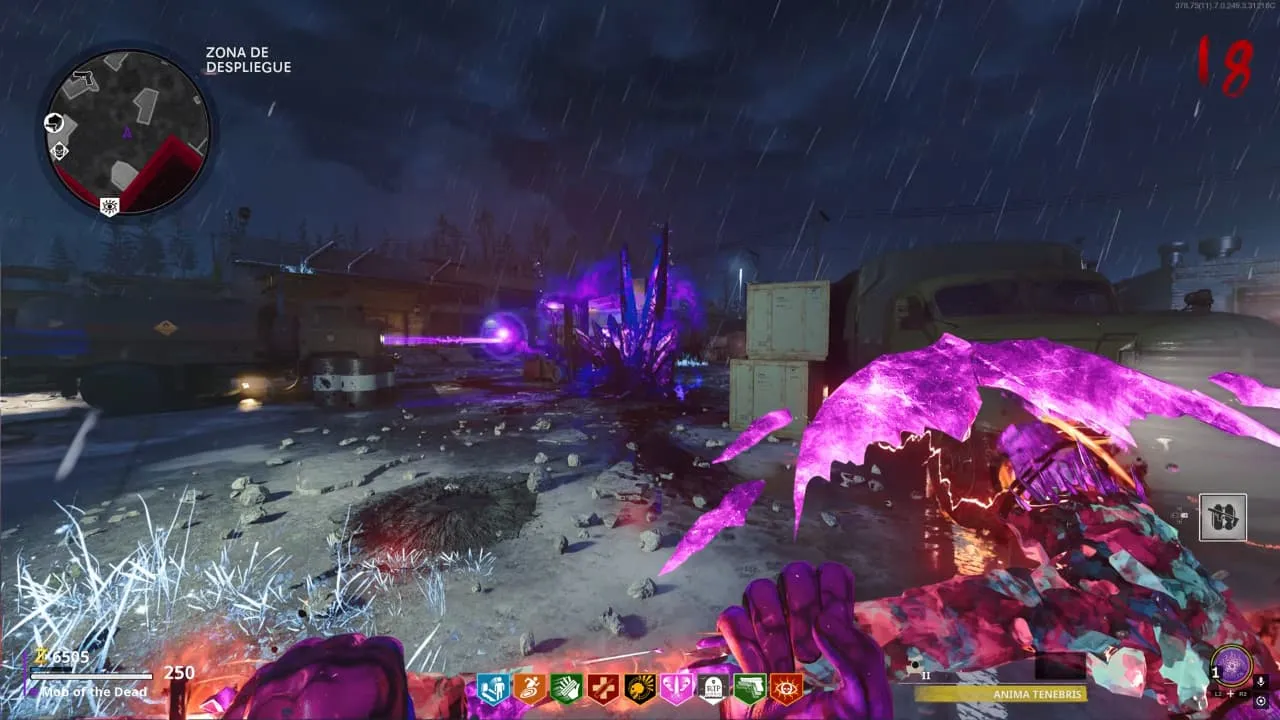Click the black and yellow Elemental Pop perk

pos(640,688)
